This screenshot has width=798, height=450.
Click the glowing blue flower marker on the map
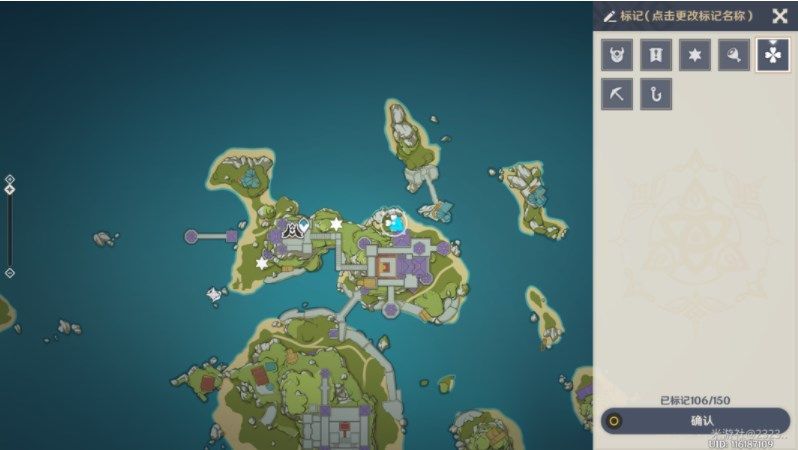(x=397, y=222)
